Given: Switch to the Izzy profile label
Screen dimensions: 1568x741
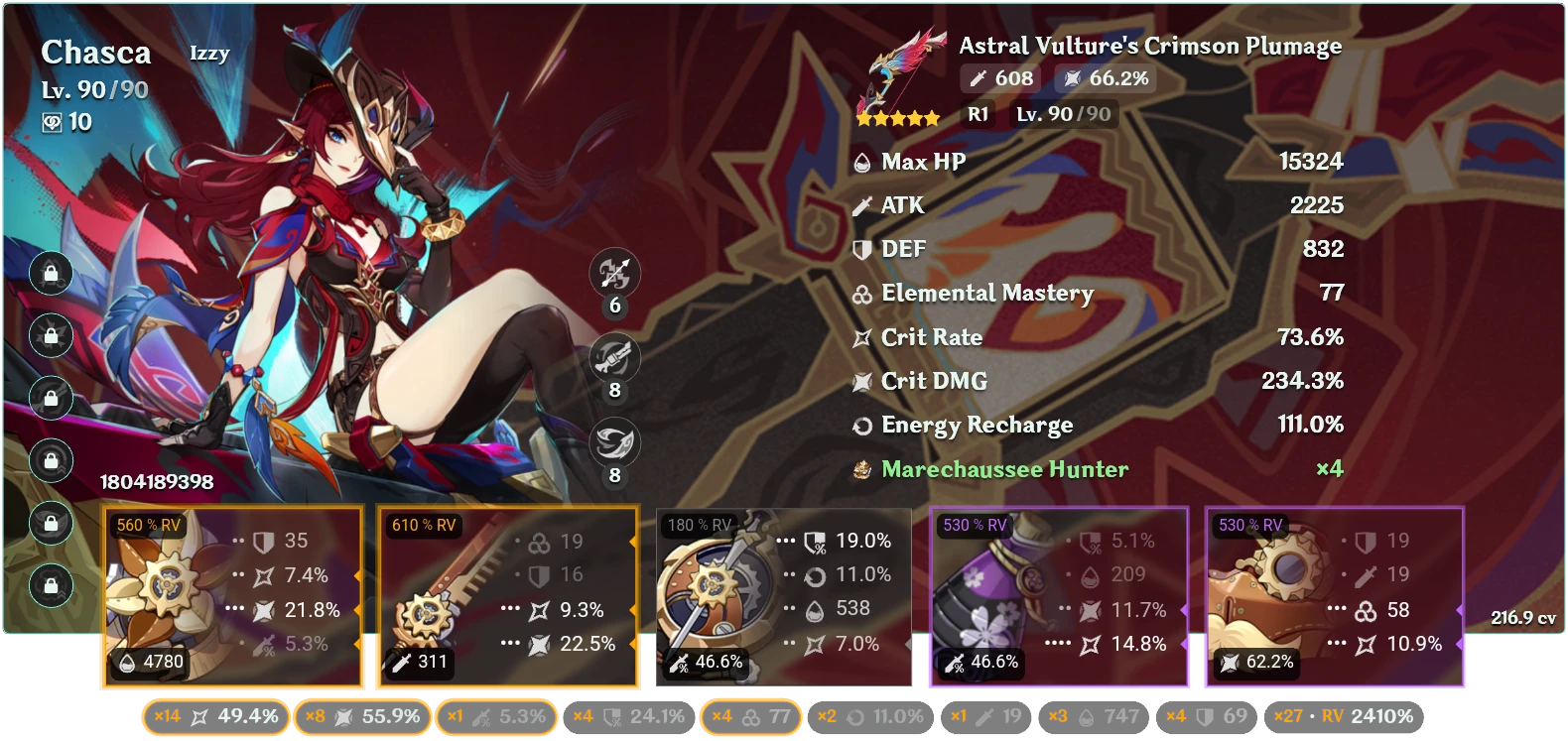Looking at the screenshot, I should tap(211, 54).
